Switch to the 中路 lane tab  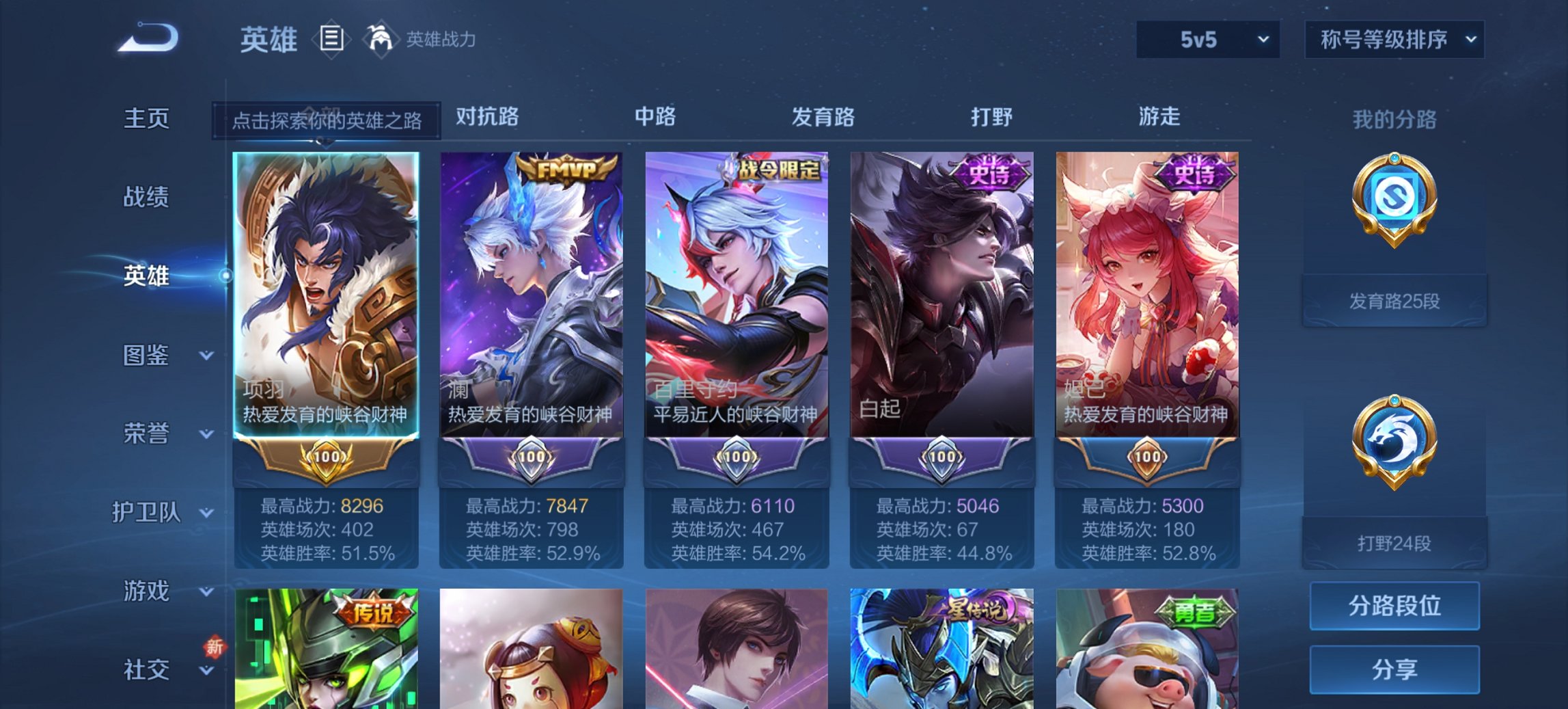655,117
